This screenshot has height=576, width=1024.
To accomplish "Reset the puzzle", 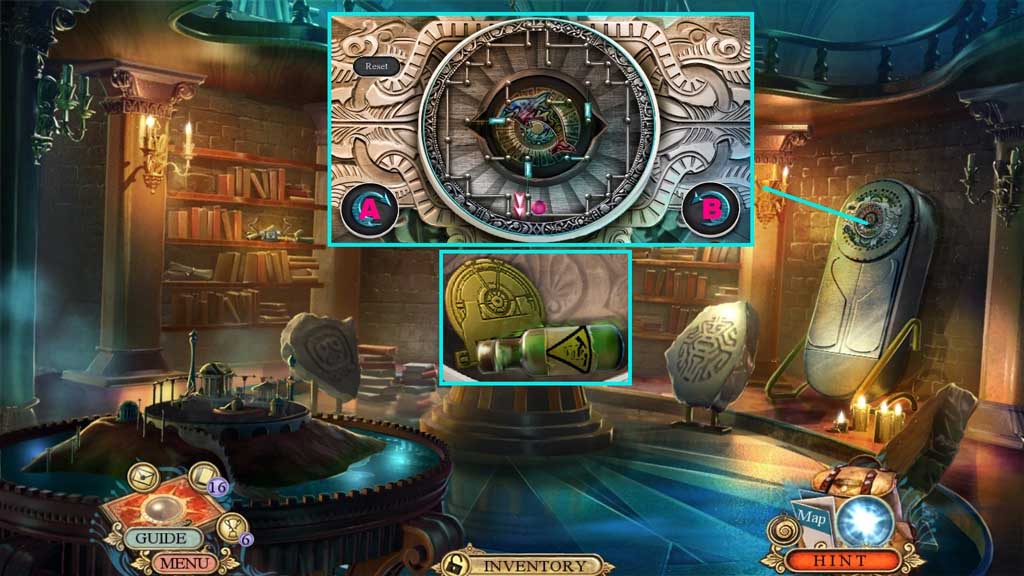I will click(376, 66).
